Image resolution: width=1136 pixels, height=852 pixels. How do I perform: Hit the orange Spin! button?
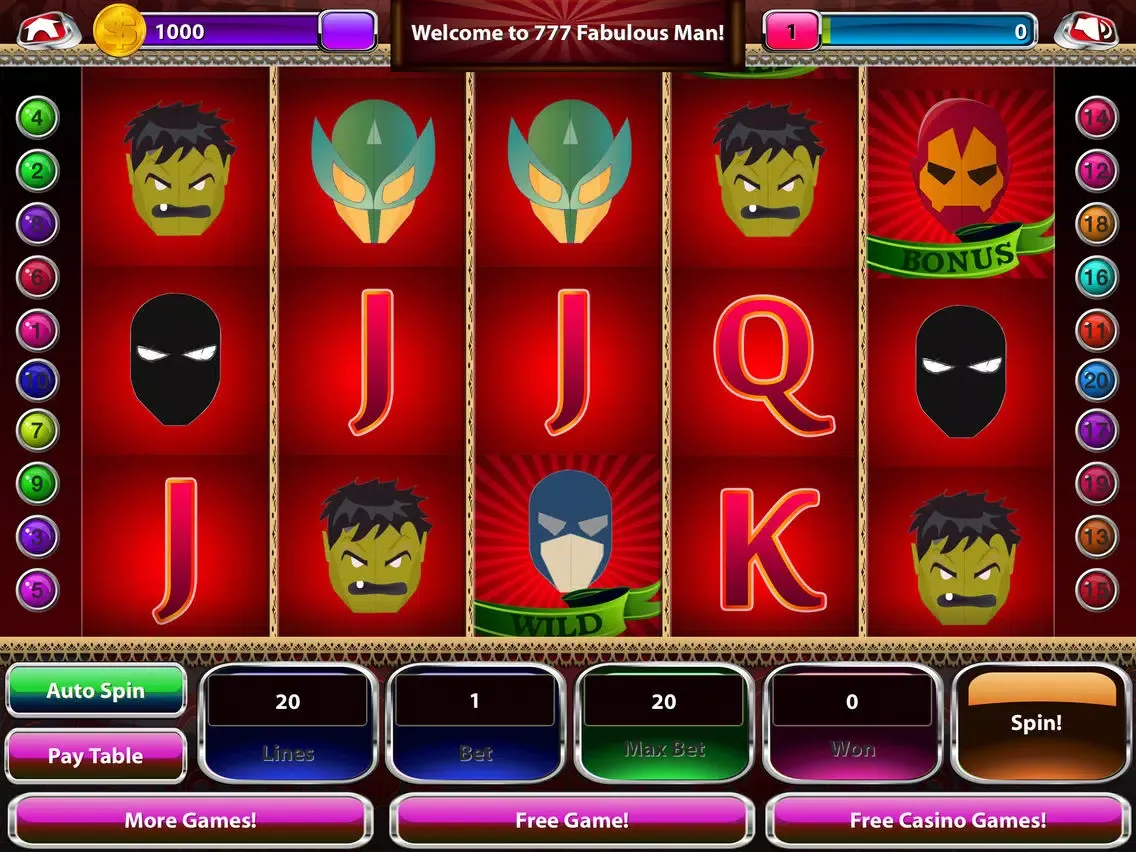click(1036, 722)
